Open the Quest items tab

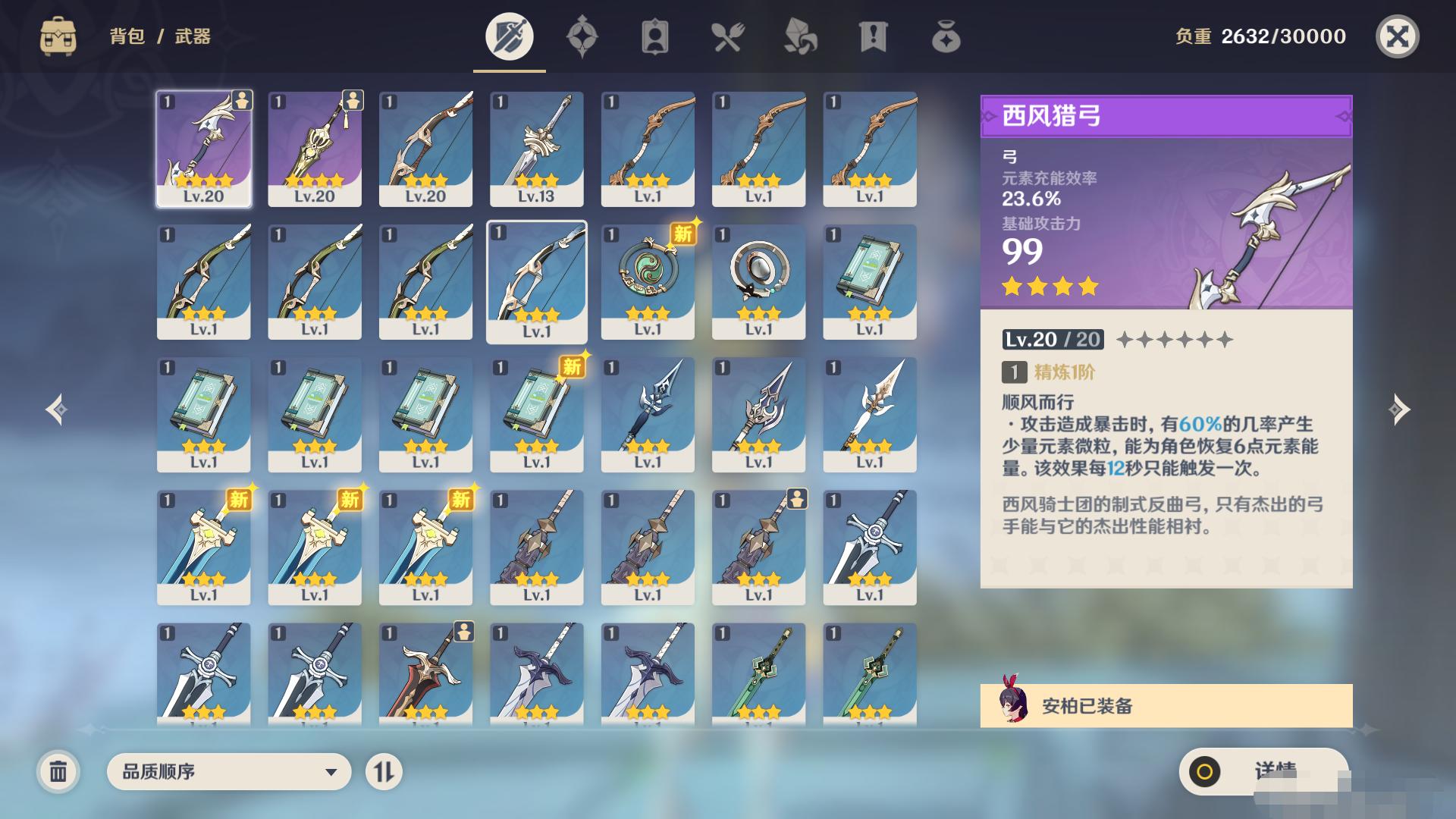[873, 36]
